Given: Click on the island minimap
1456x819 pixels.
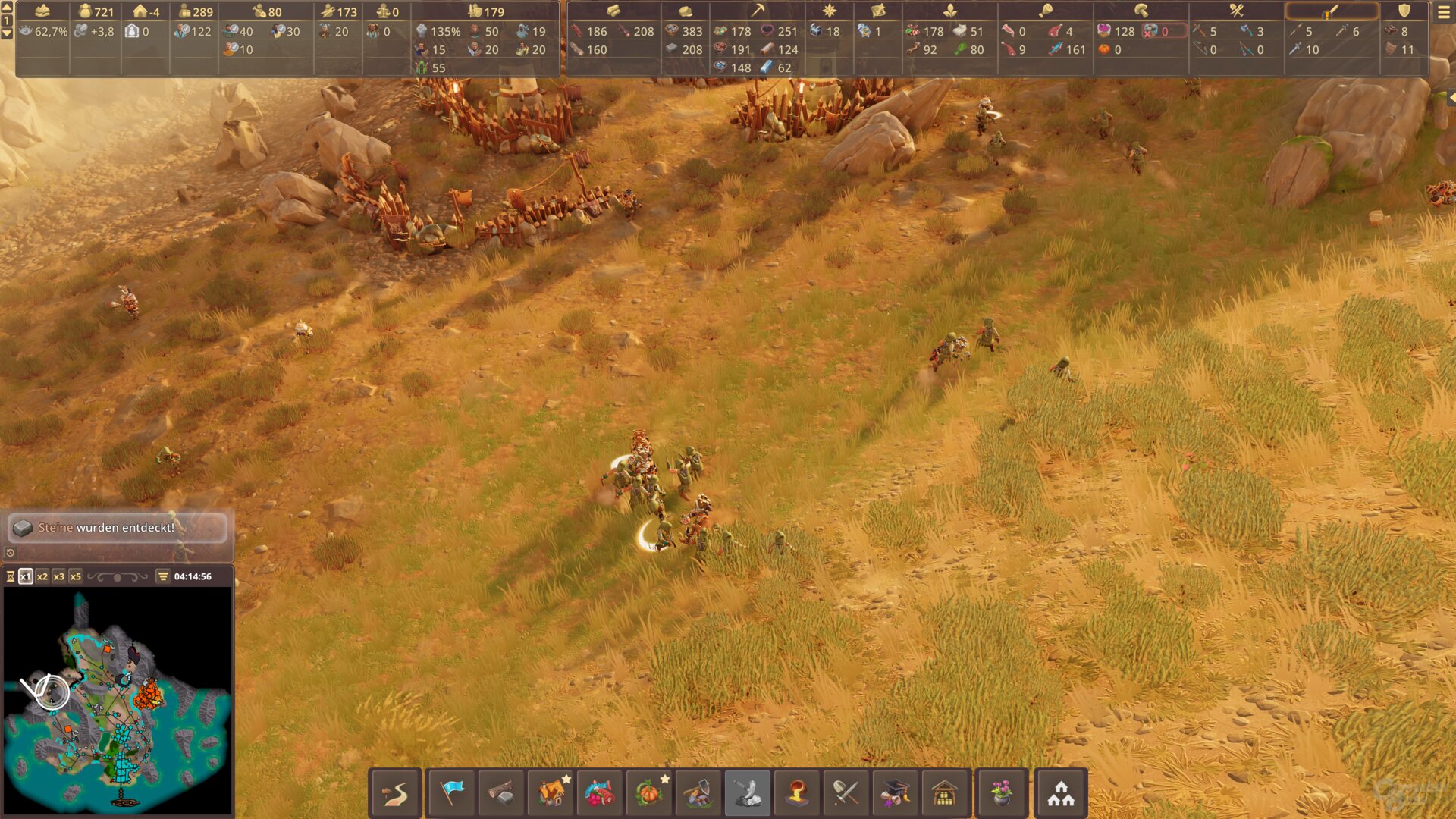Looking at the screenshot, I should 118,701.
